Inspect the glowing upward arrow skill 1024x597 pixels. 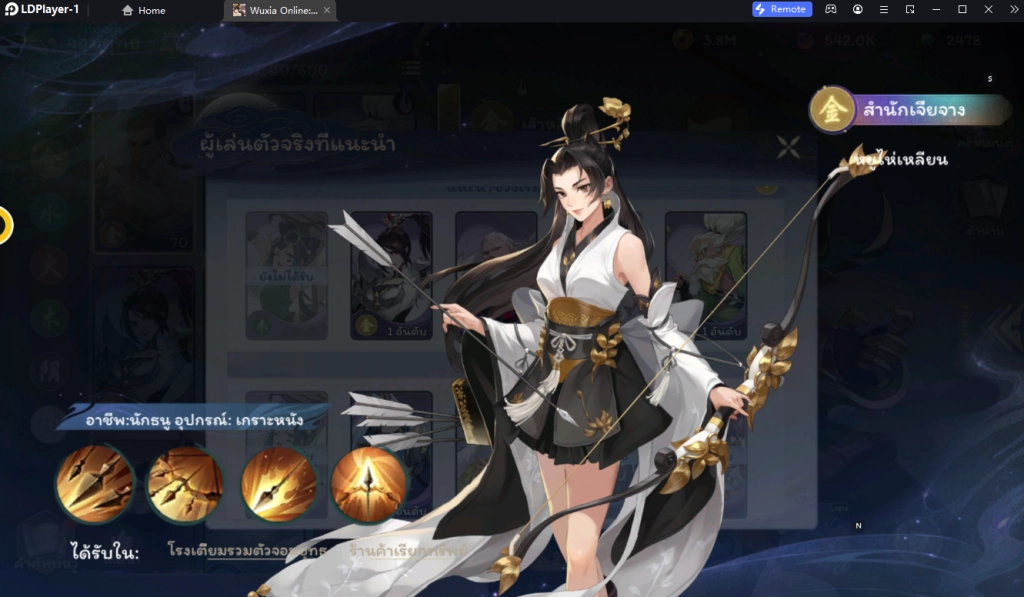(368, 484)
